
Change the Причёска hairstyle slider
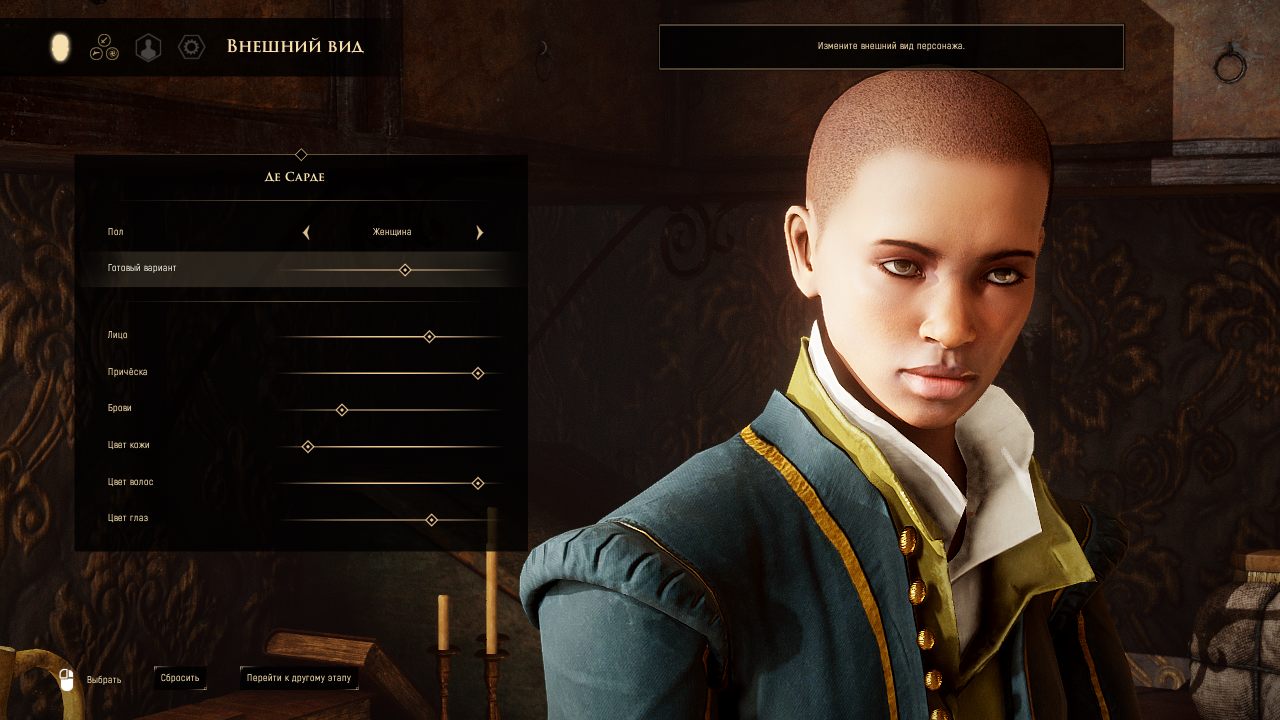click(478, 373)
